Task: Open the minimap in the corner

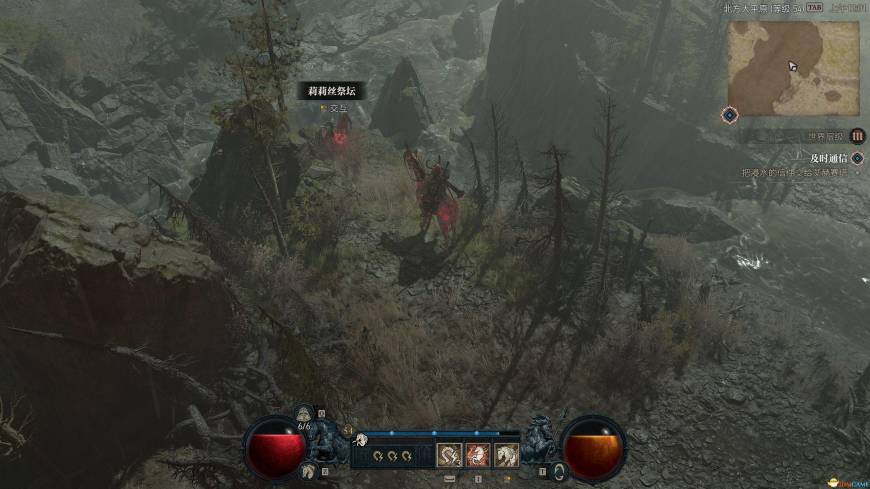Action: [792, 67]
